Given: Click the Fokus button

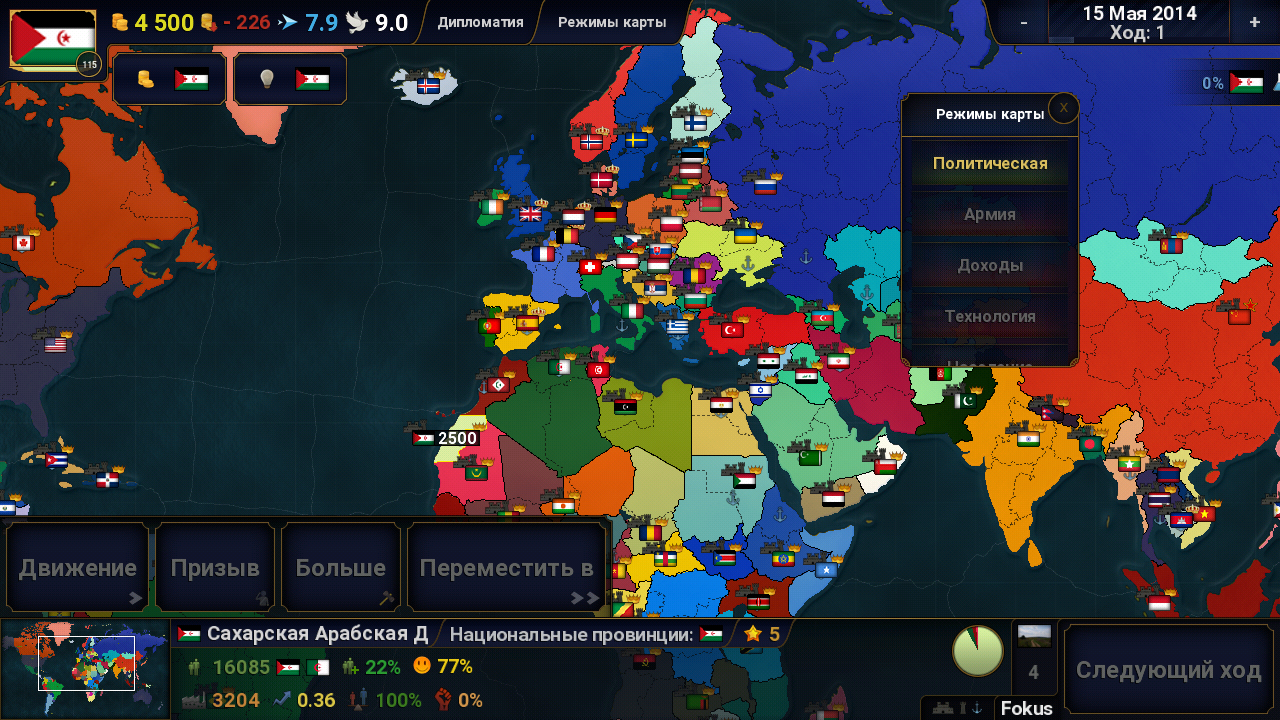Looking at the screenshot, I should point(1026,708).
